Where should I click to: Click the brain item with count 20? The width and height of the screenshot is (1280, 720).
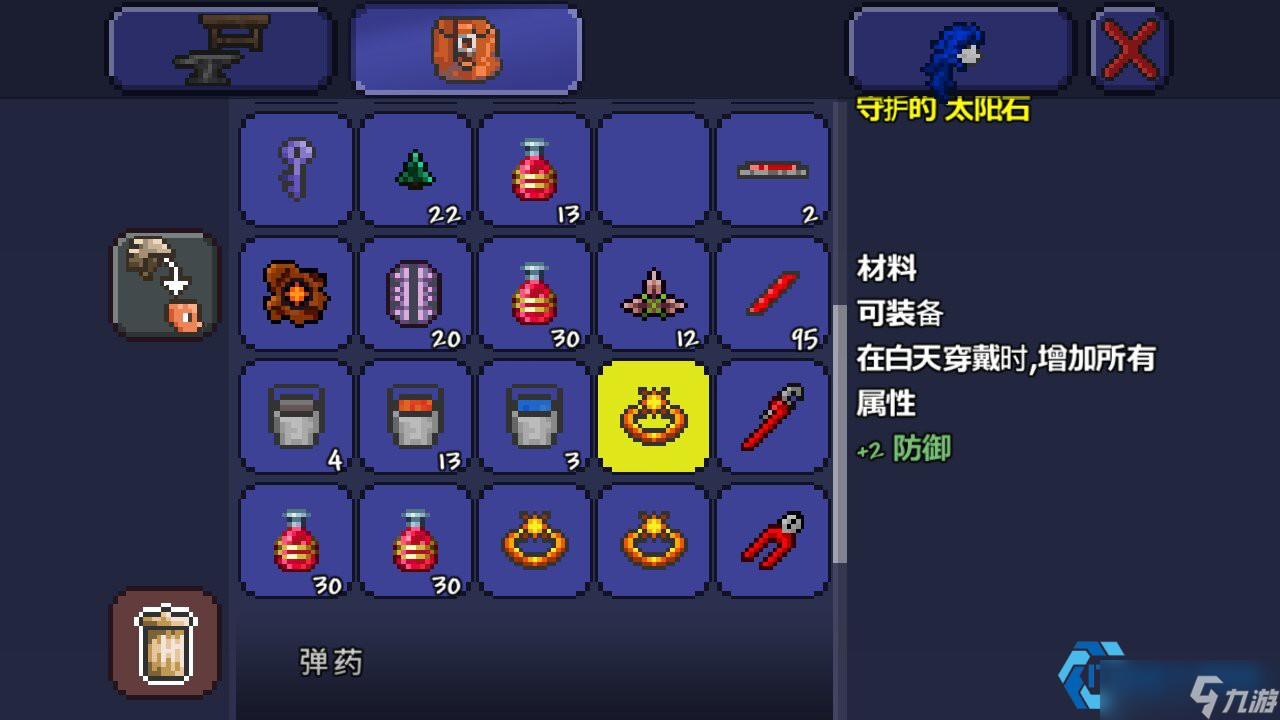coord(415,292)
